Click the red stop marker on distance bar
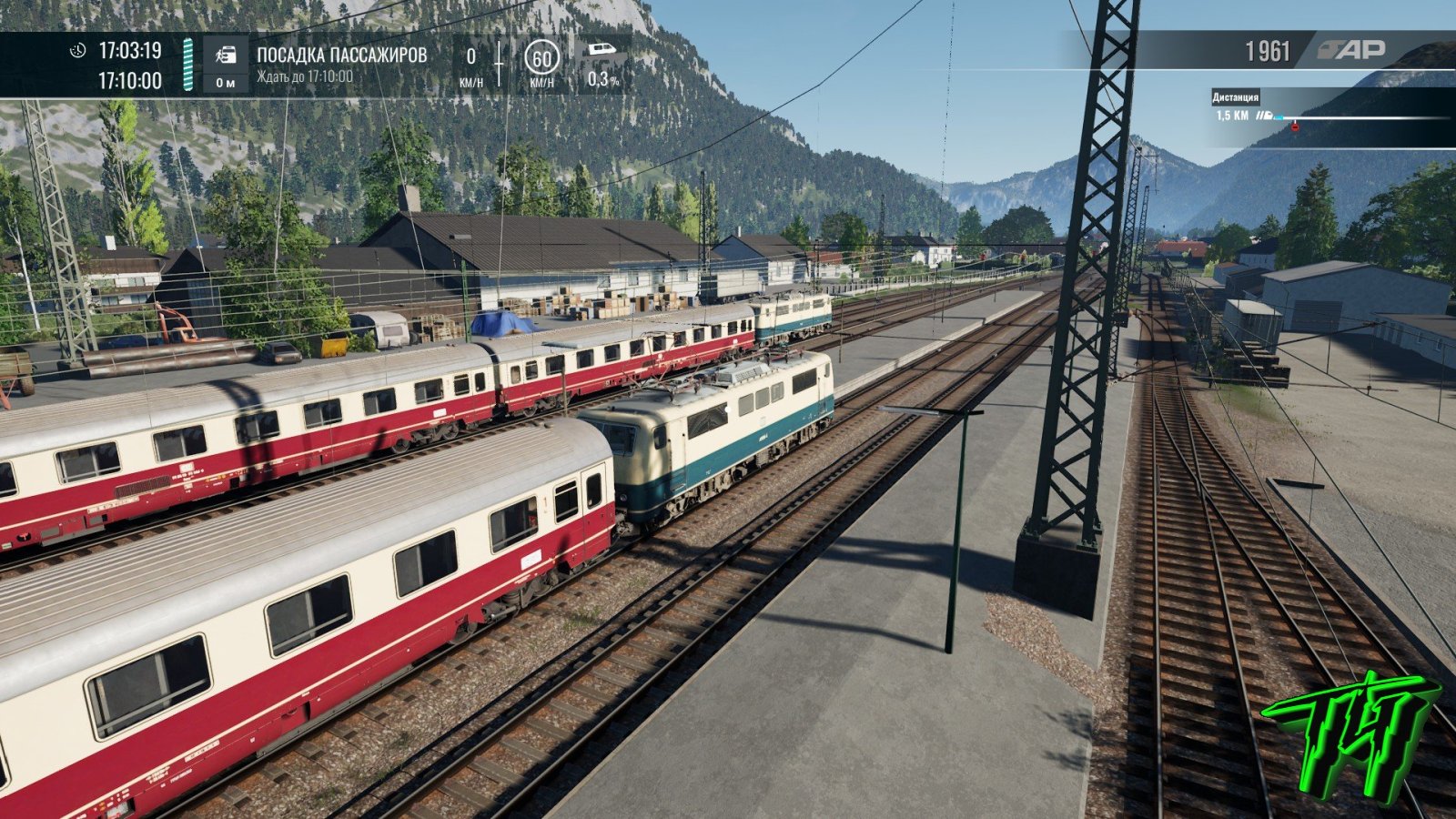The image size is (1456, 819). 1295,126
